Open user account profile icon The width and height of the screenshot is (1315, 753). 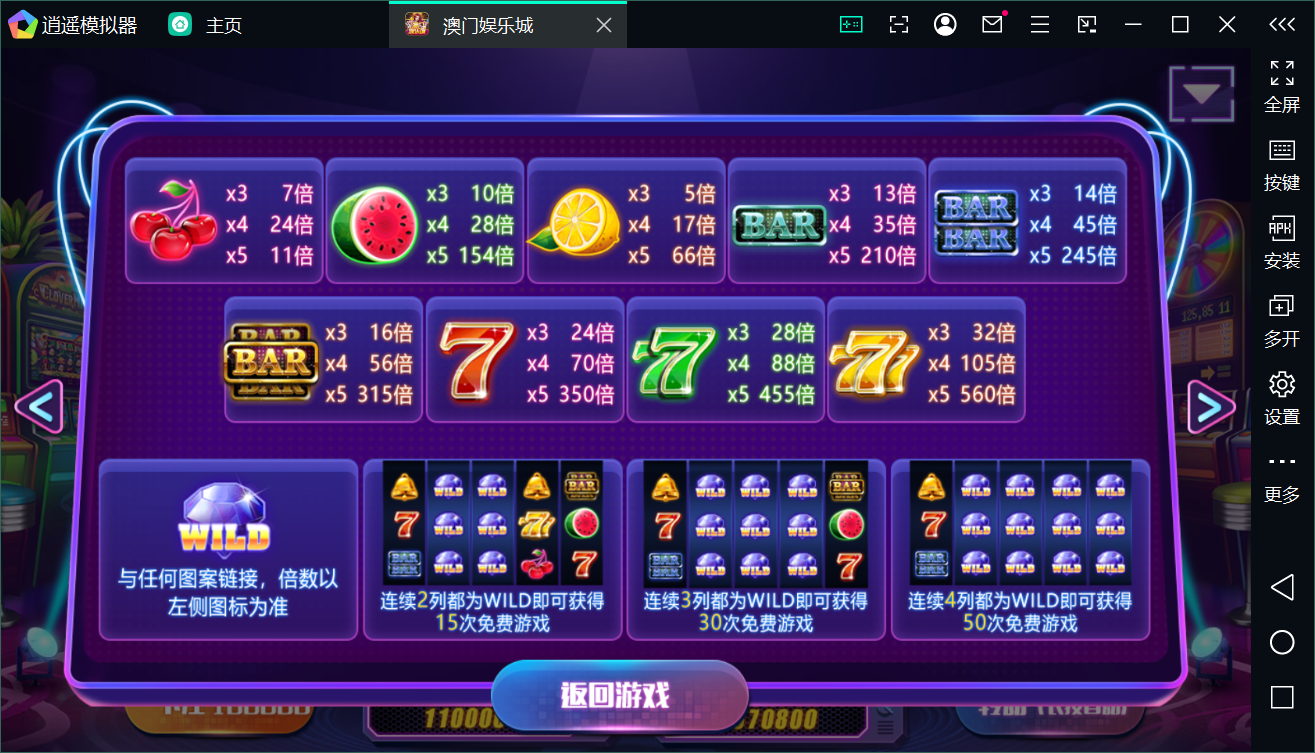point(945,23)
